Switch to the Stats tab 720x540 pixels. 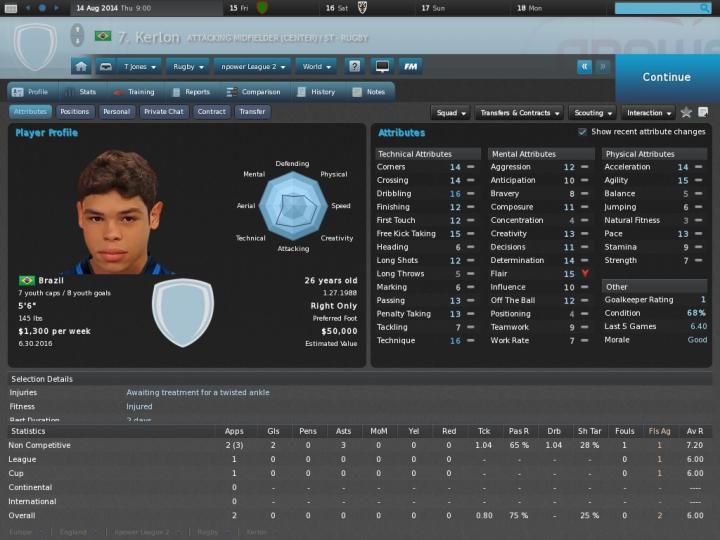(81, 92)
